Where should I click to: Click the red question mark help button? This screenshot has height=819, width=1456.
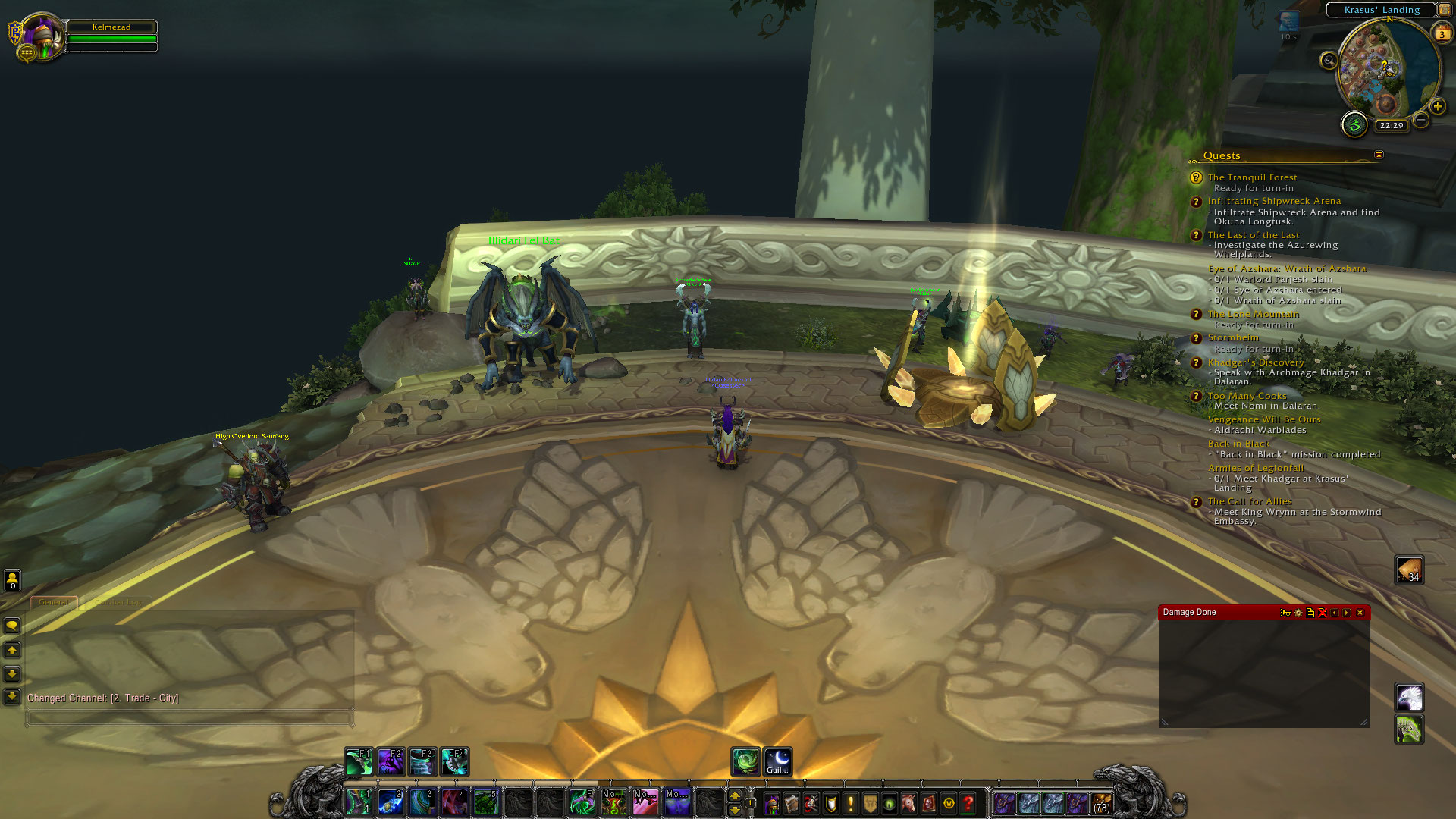point(968,802)
